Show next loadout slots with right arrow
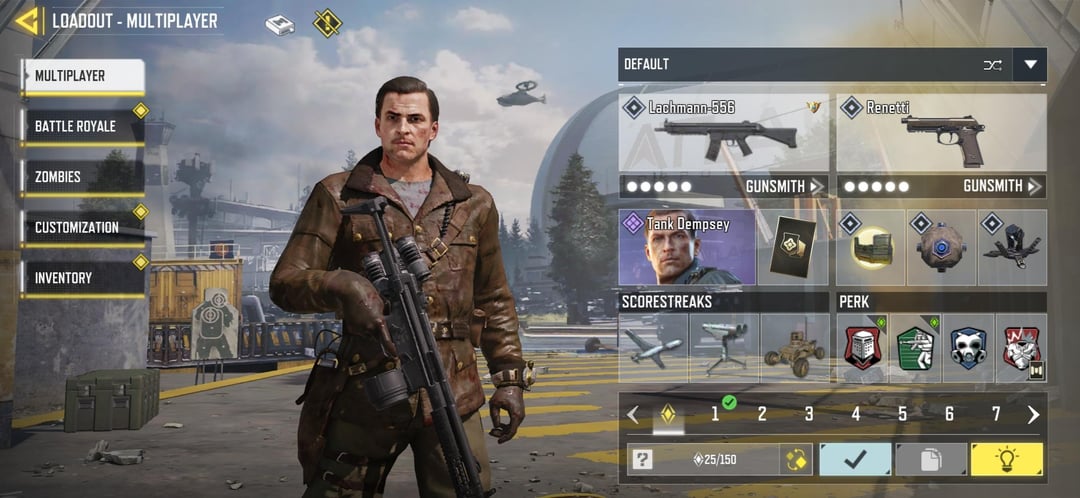This screenshot has height=498, width=1080. tap(1033, 414)
